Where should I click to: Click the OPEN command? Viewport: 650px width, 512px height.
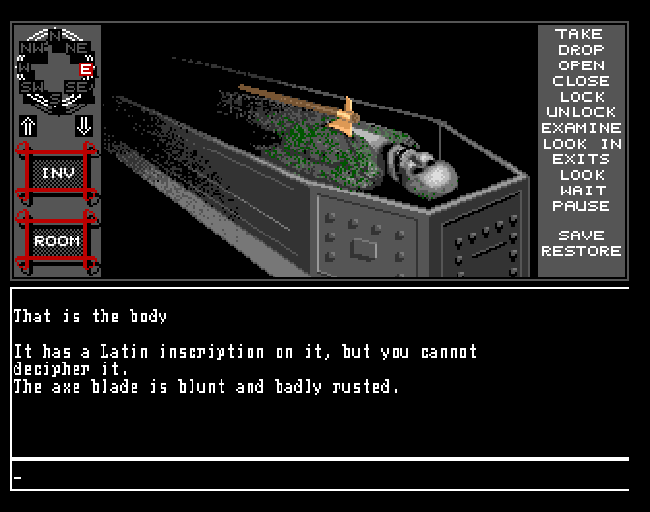(580, 65)
